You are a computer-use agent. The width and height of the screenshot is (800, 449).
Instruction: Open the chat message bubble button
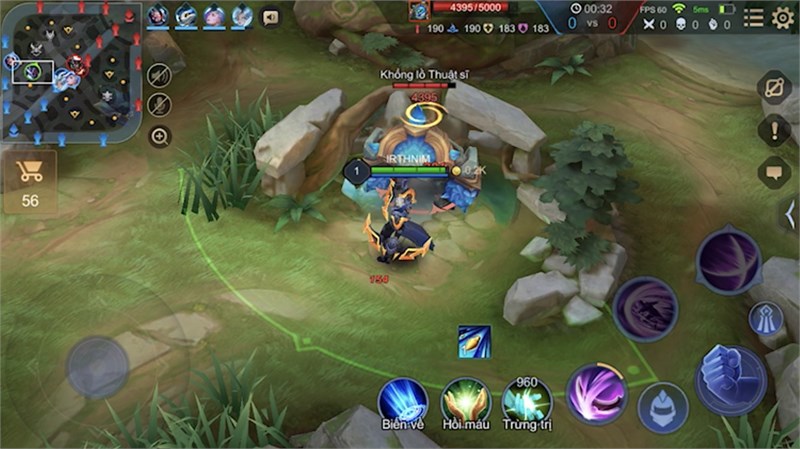pyautogui.click(x=773, y=172)
